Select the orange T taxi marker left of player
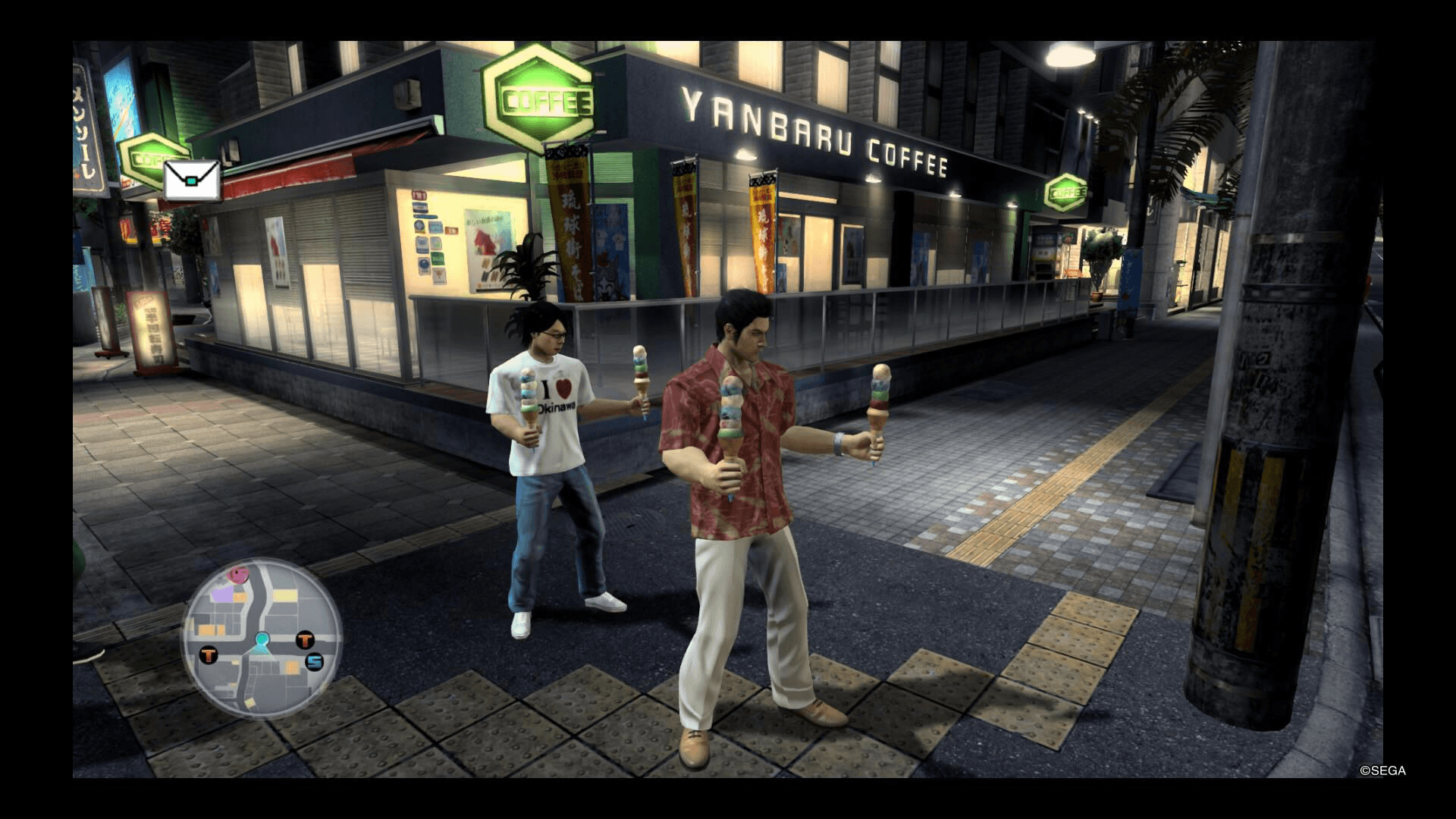Screen dimensions: 1456x819 coord(209,654)
